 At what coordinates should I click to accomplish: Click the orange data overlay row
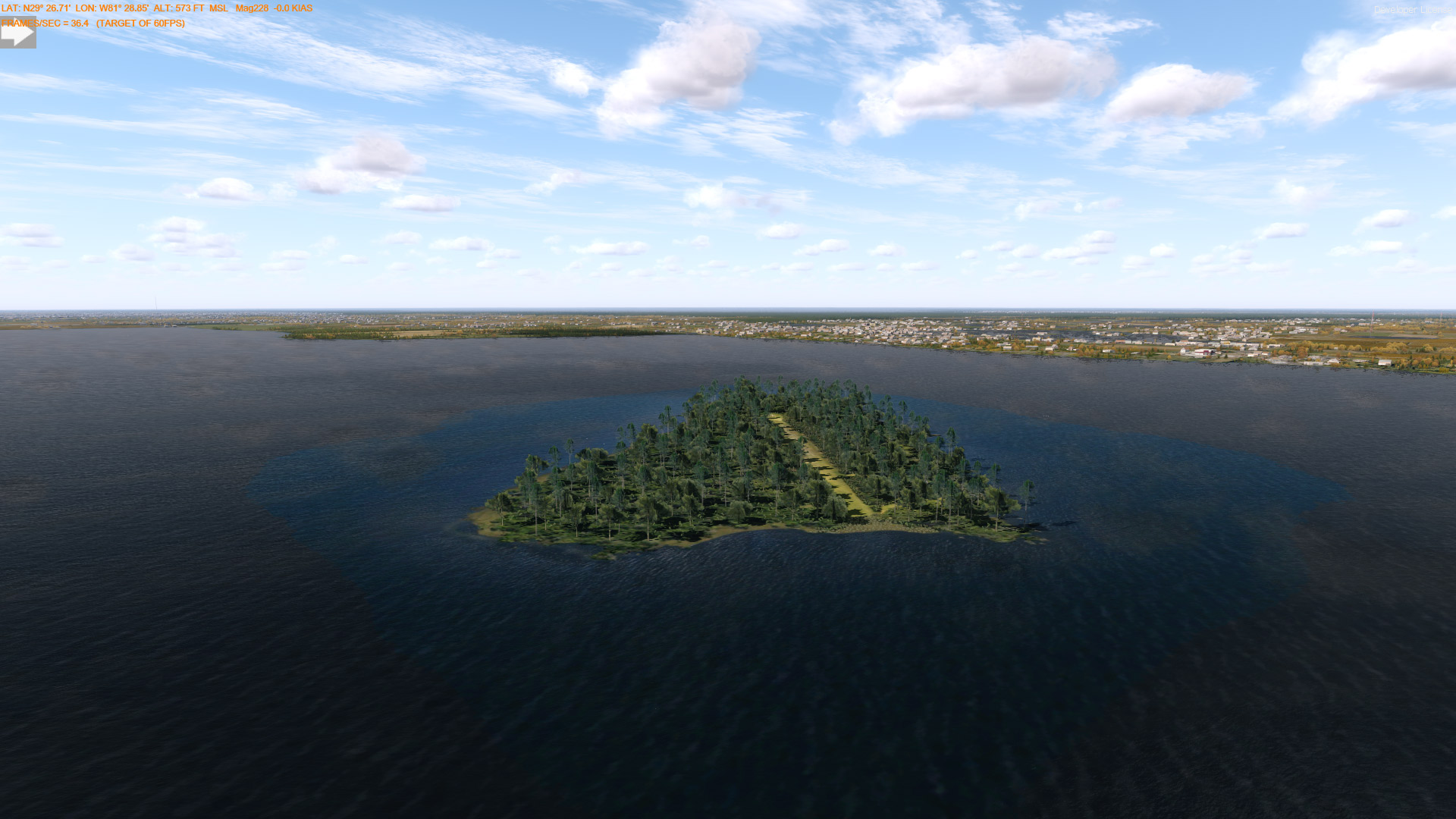152,8
